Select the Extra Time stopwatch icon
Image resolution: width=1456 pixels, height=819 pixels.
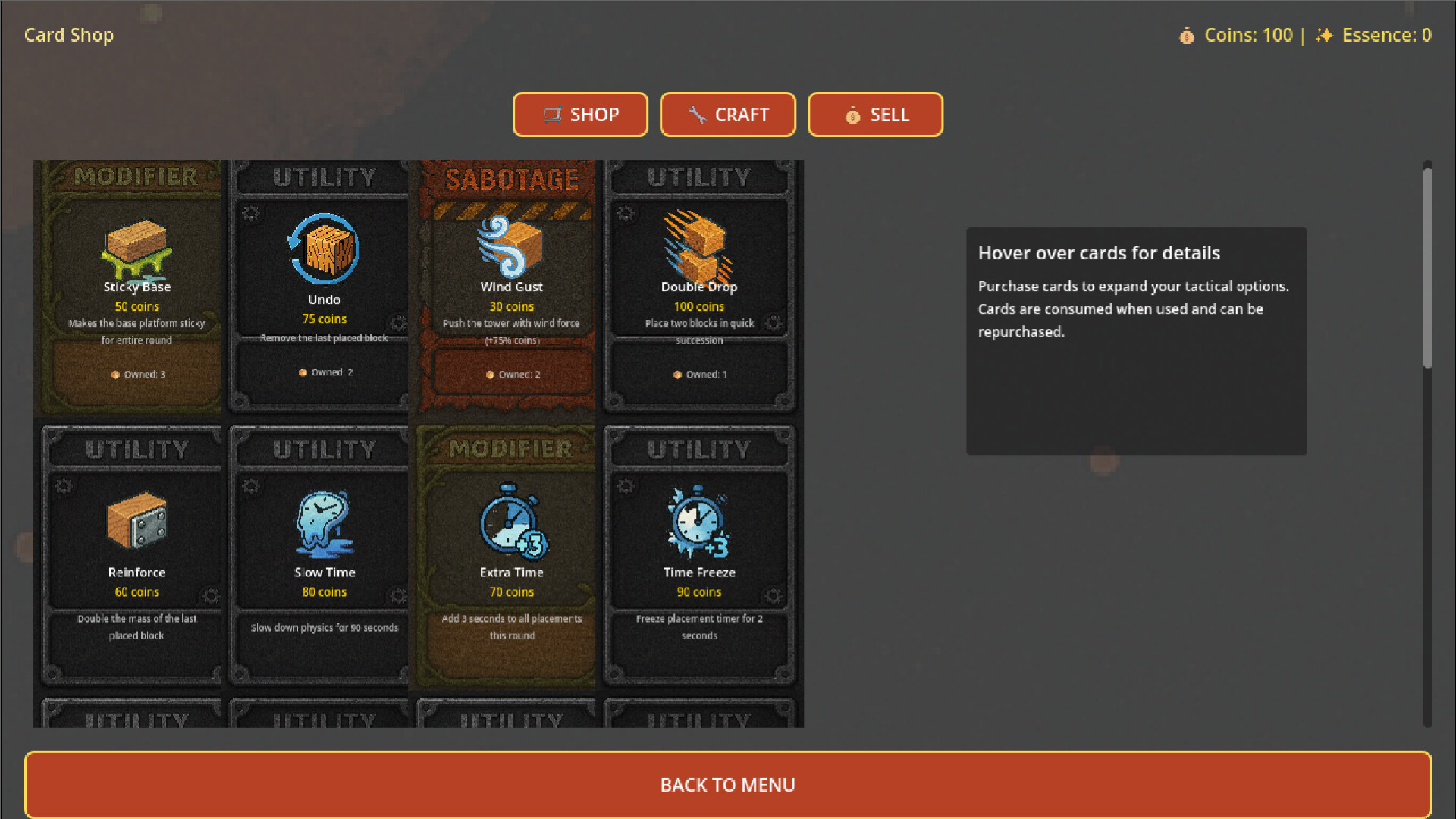point(510,523)
